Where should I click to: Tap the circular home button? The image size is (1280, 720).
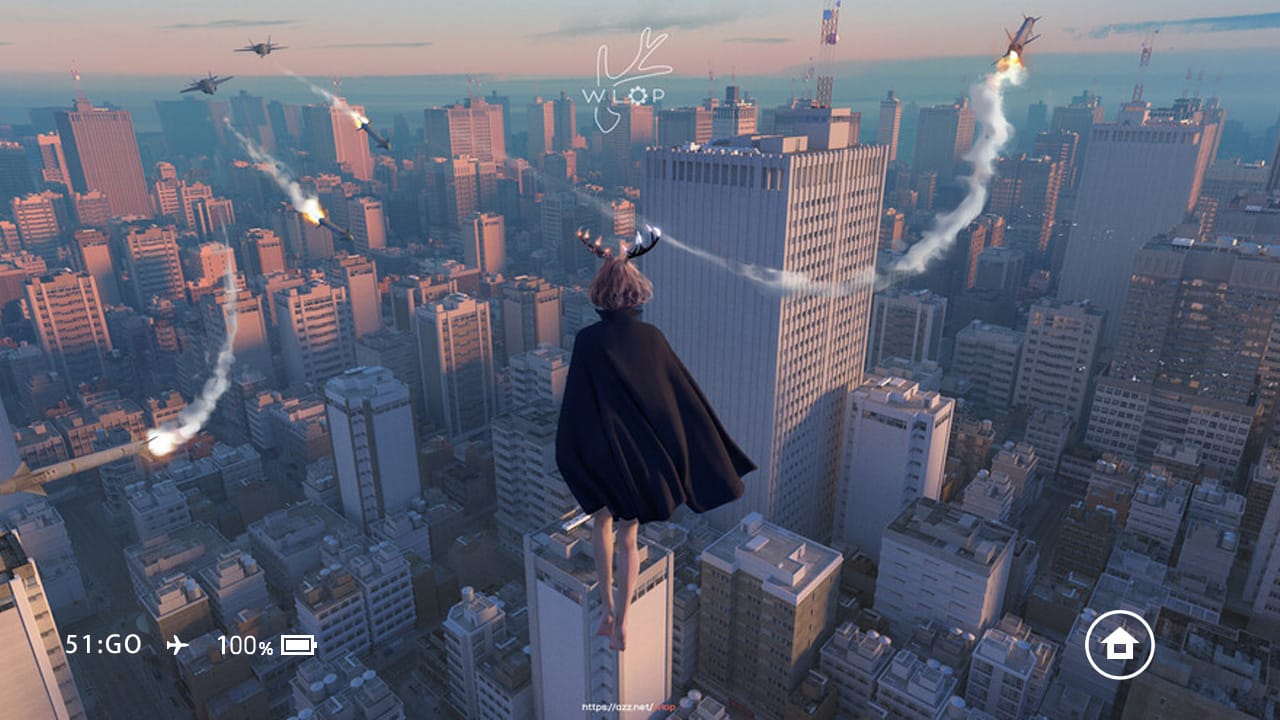[x=1119, y=645]
